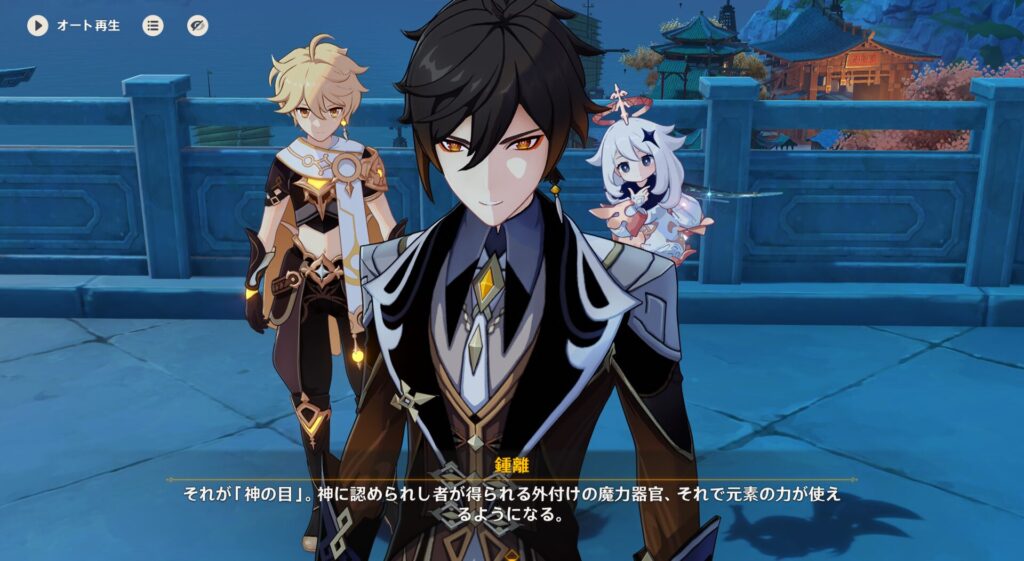Toggle the オート再生 auto-play button
The image size is (1024, 561).
(x=38, y=26)
